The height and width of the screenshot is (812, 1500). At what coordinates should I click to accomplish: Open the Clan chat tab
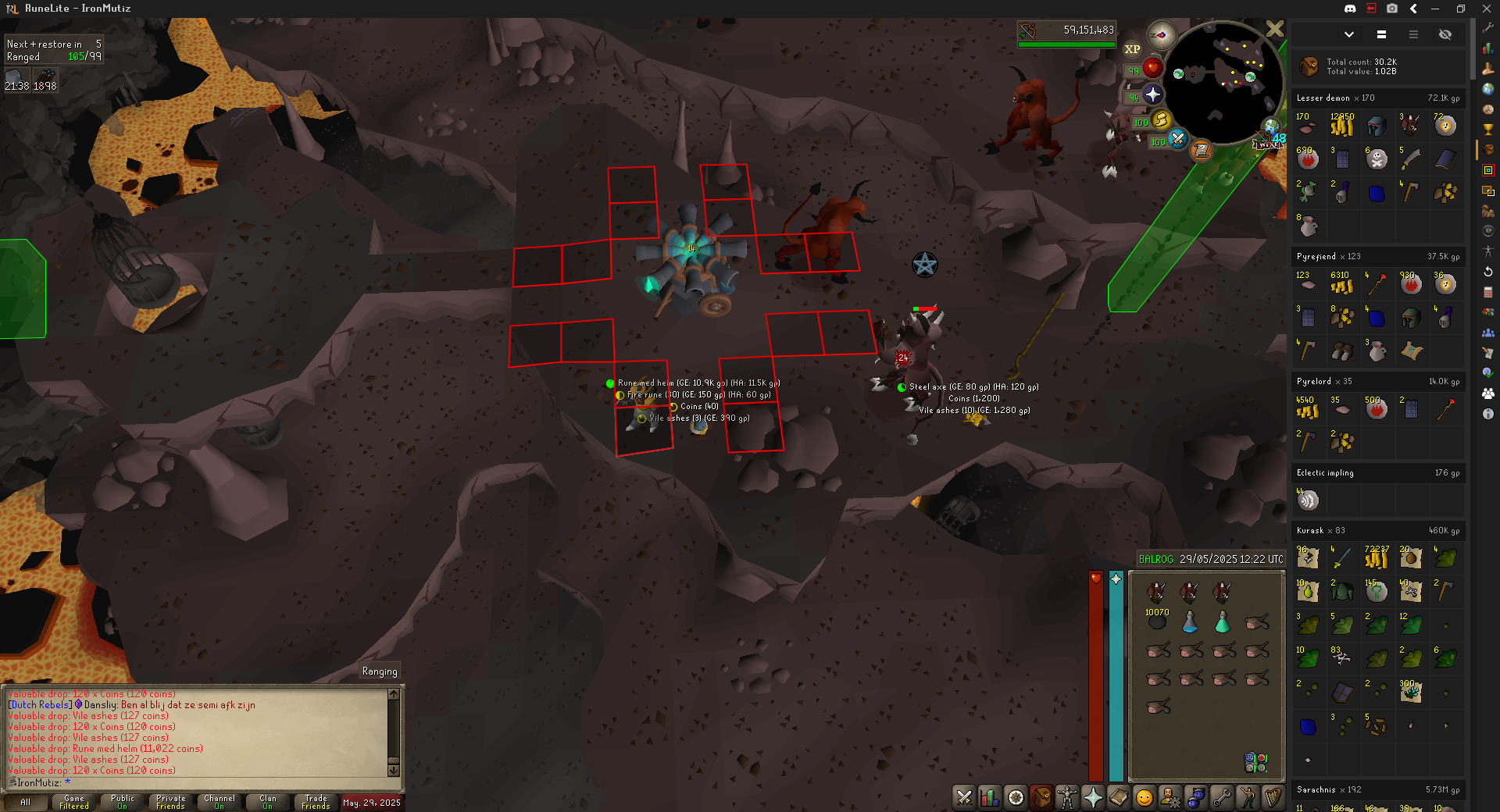pyautogui.click(x=268, y=802)
